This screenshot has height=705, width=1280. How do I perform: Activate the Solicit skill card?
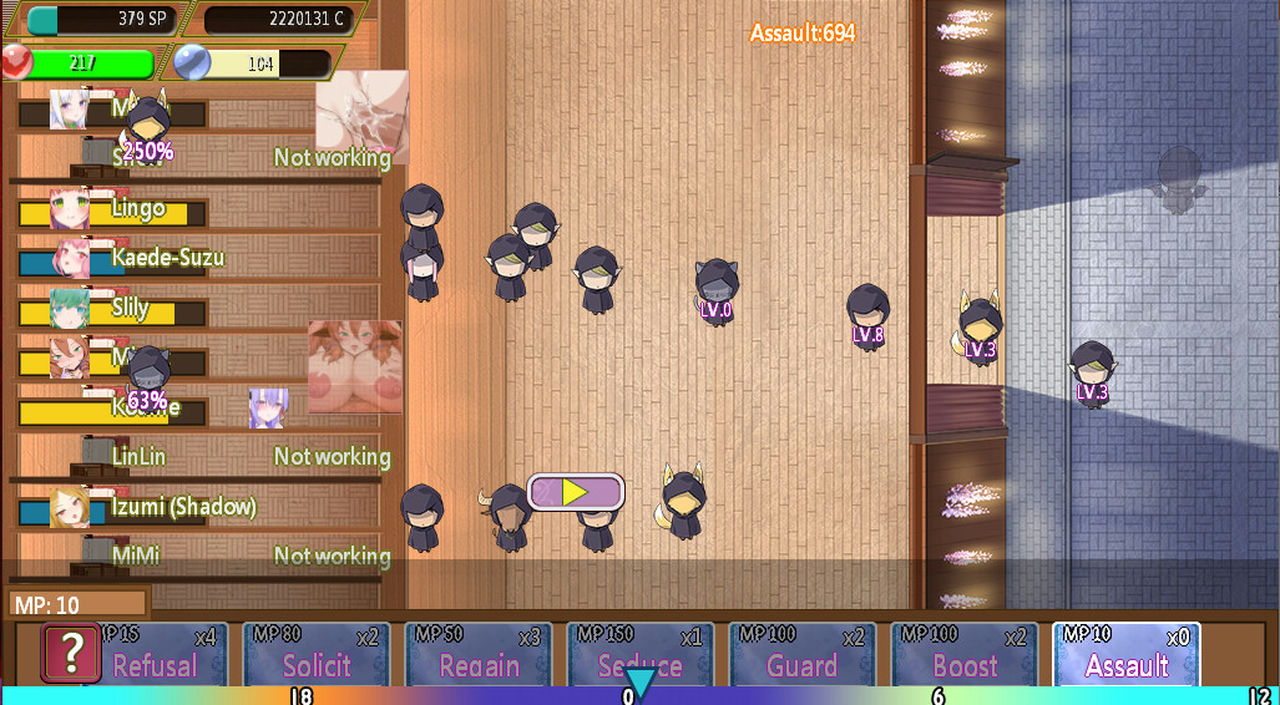click(316, 654)
